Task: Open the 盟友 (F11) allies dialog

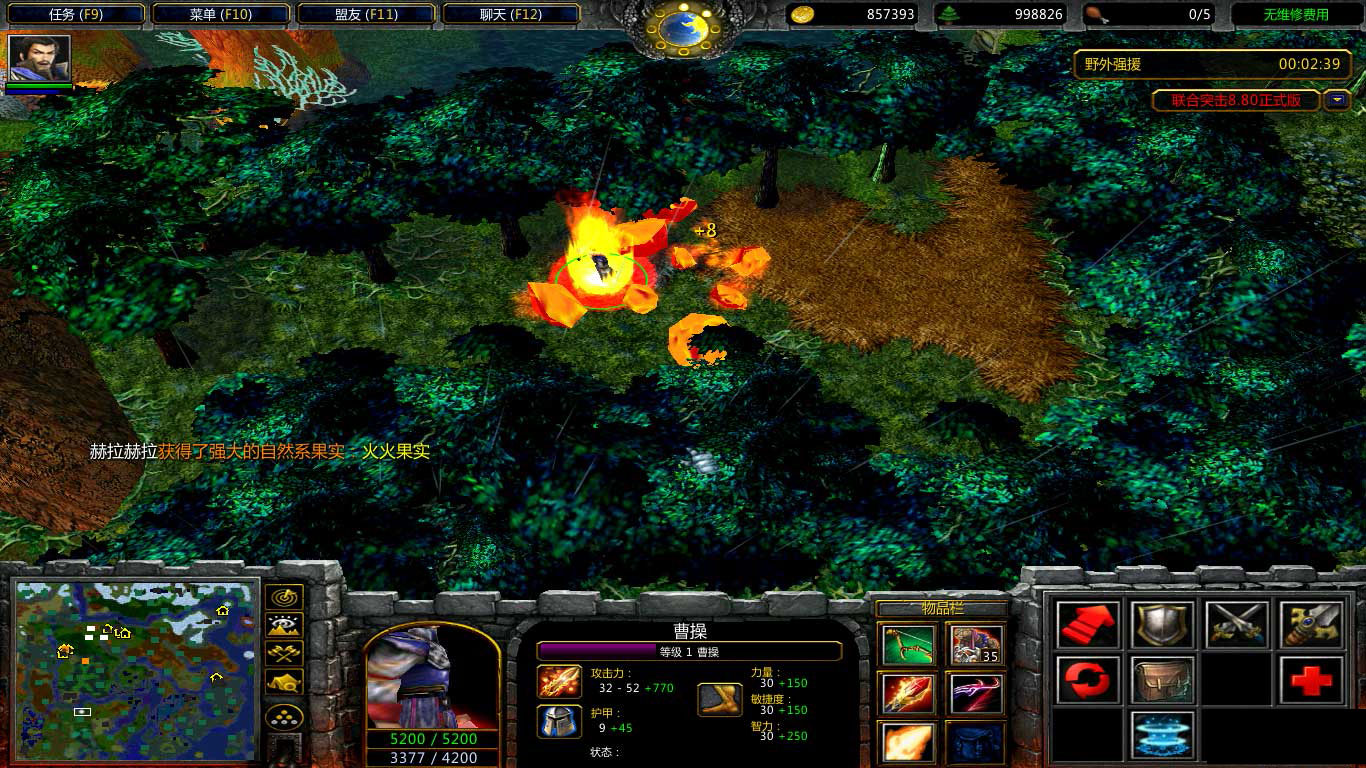Action: pyautogui.click(x=367, y=15)
